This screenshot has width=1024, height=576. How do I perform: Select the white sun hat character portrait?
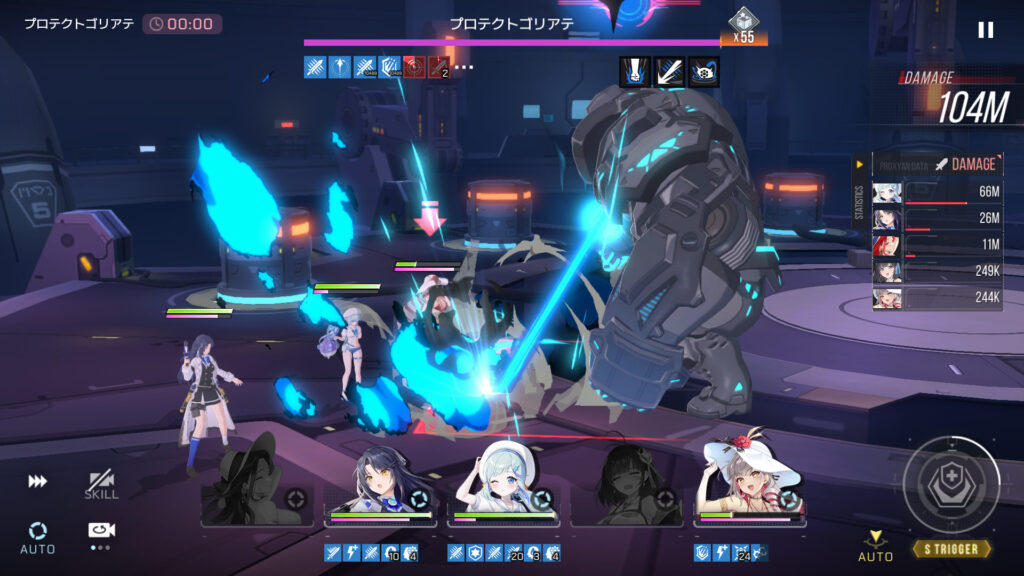pyautogui.click(x=749, y=487)
